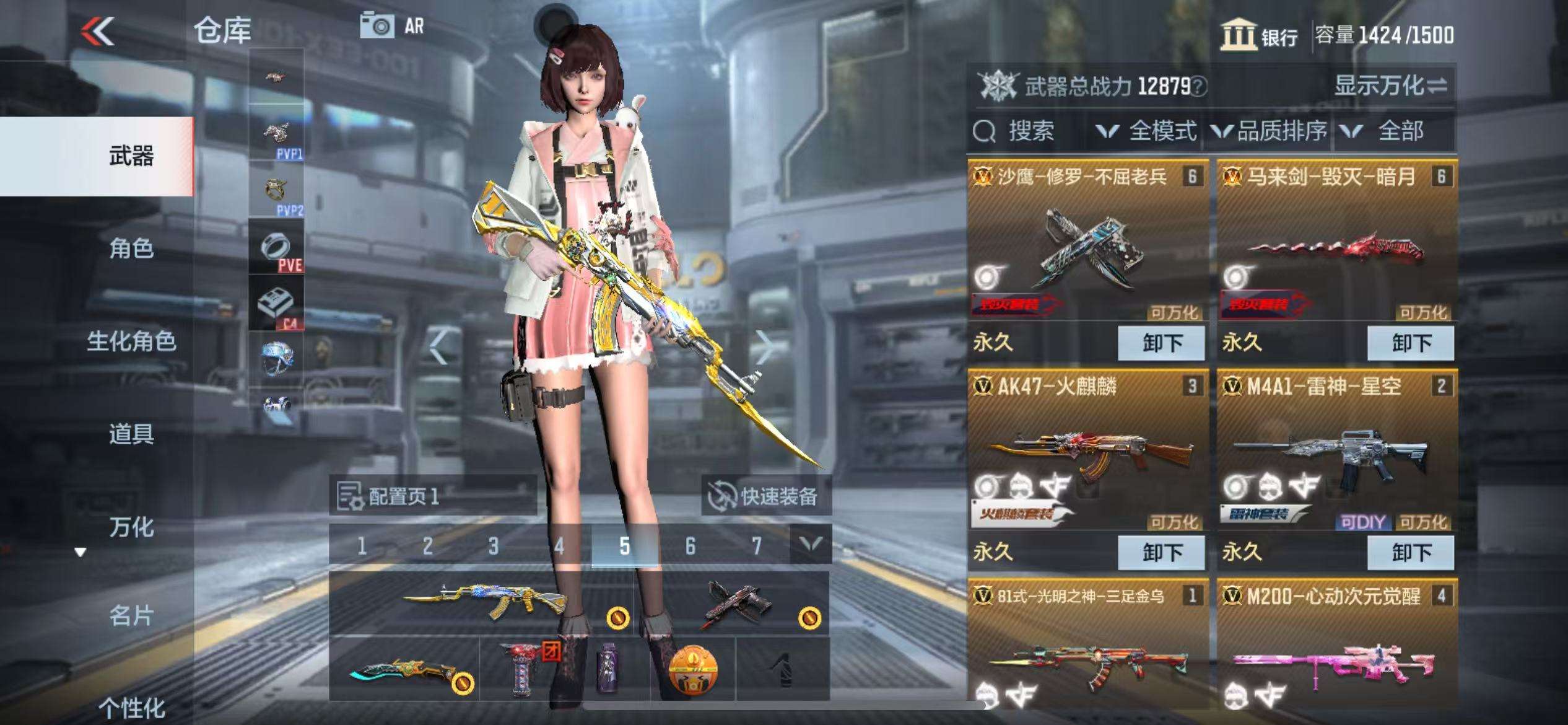Open the AR camera mode

[393, 26]
